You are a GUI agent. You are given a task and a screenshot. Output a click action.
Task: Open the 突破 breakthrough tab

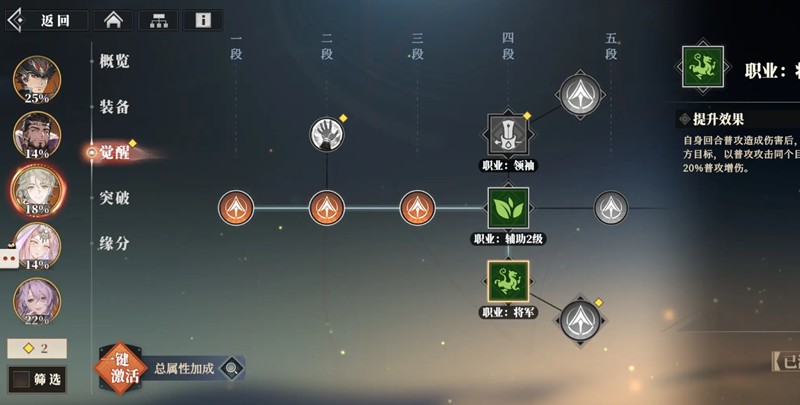(114, 198)
